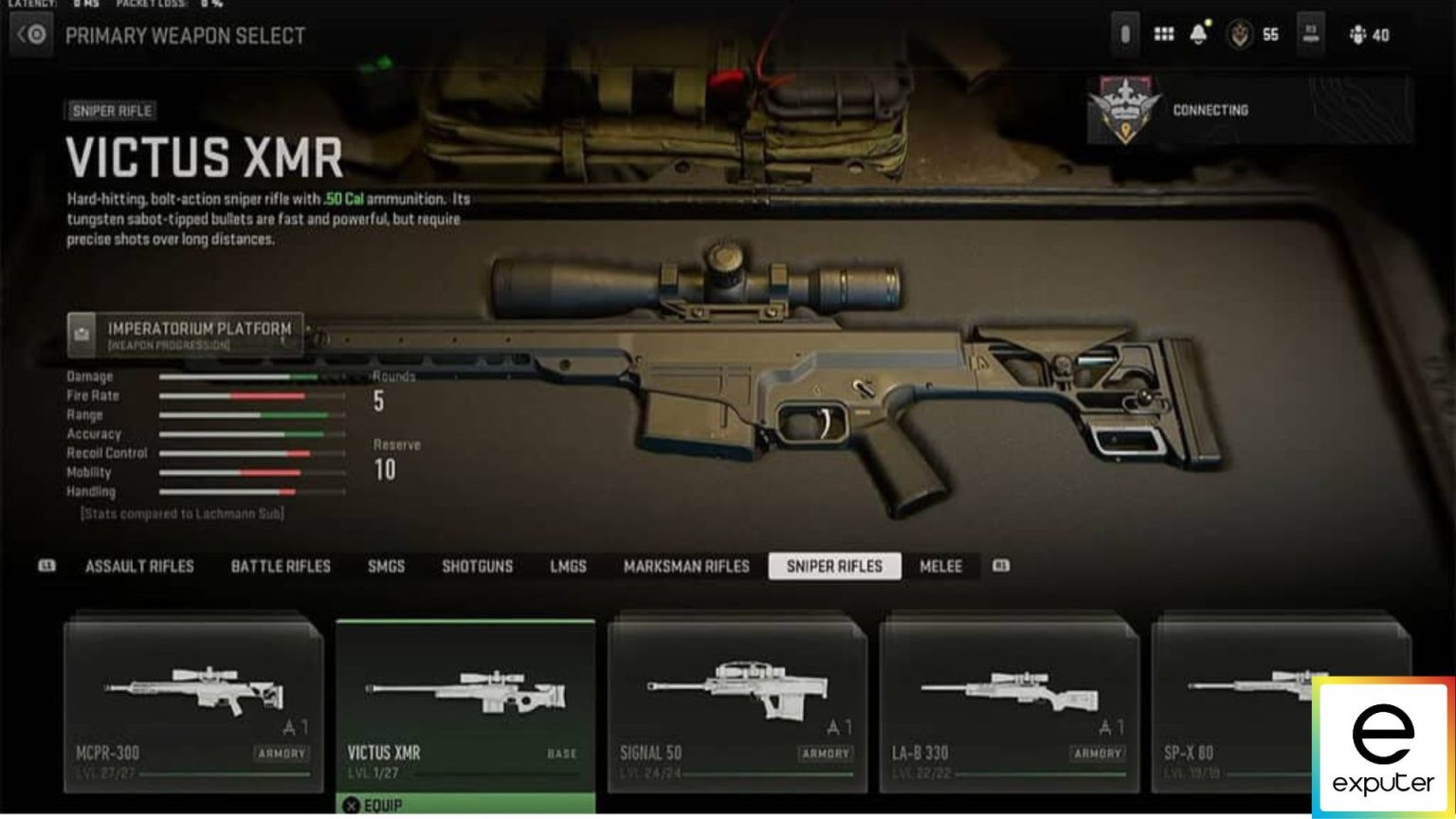Open the Imperatorium Platform weapon progression icon
Image resolution: width=1456 pixels, height=819 pixels.
82,333
